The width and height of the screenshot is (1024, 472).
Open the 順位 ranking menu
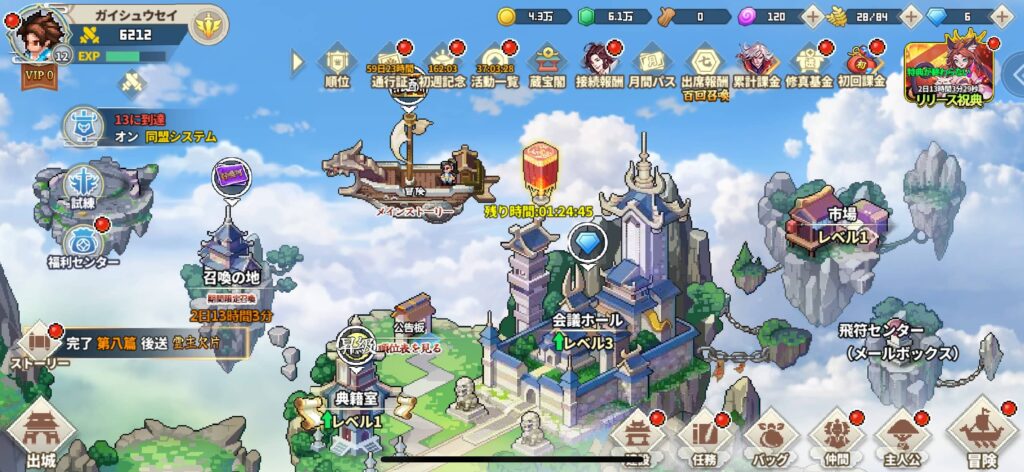[338, 63]
